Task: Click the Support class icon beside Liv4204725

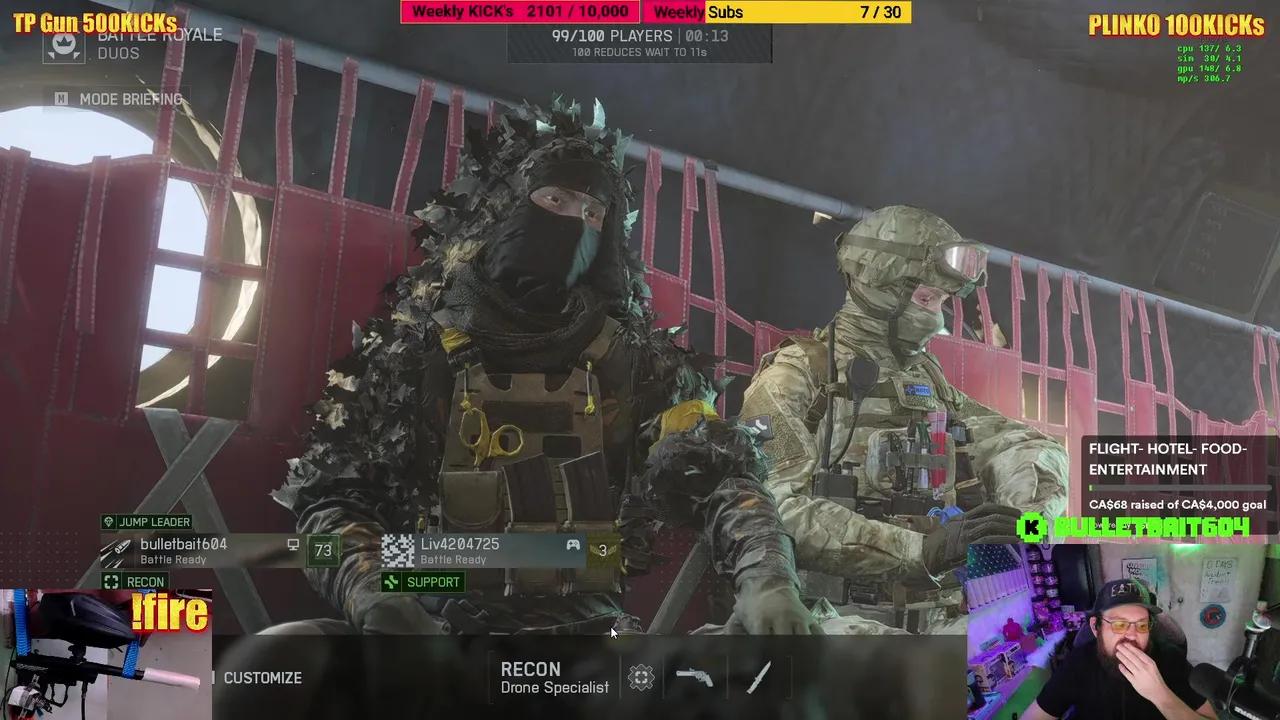Action: tap(391, 581)
